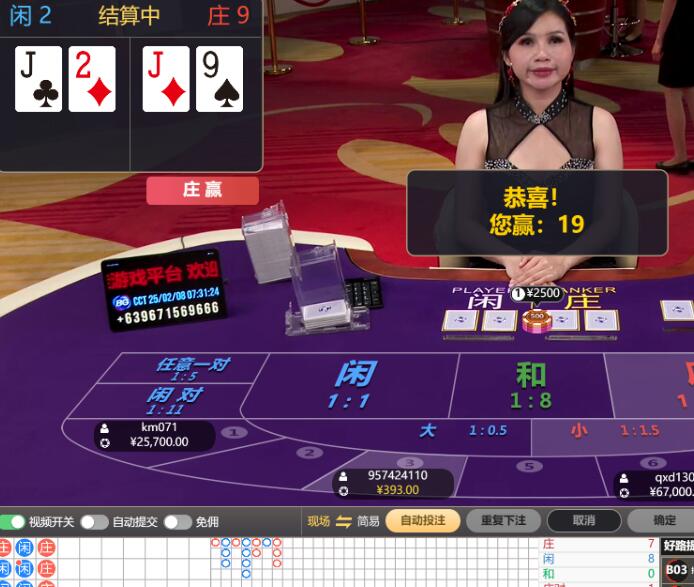Bet on 大 1:0.5 big
The height and width of the screenshot is (587, 694).
462,431
